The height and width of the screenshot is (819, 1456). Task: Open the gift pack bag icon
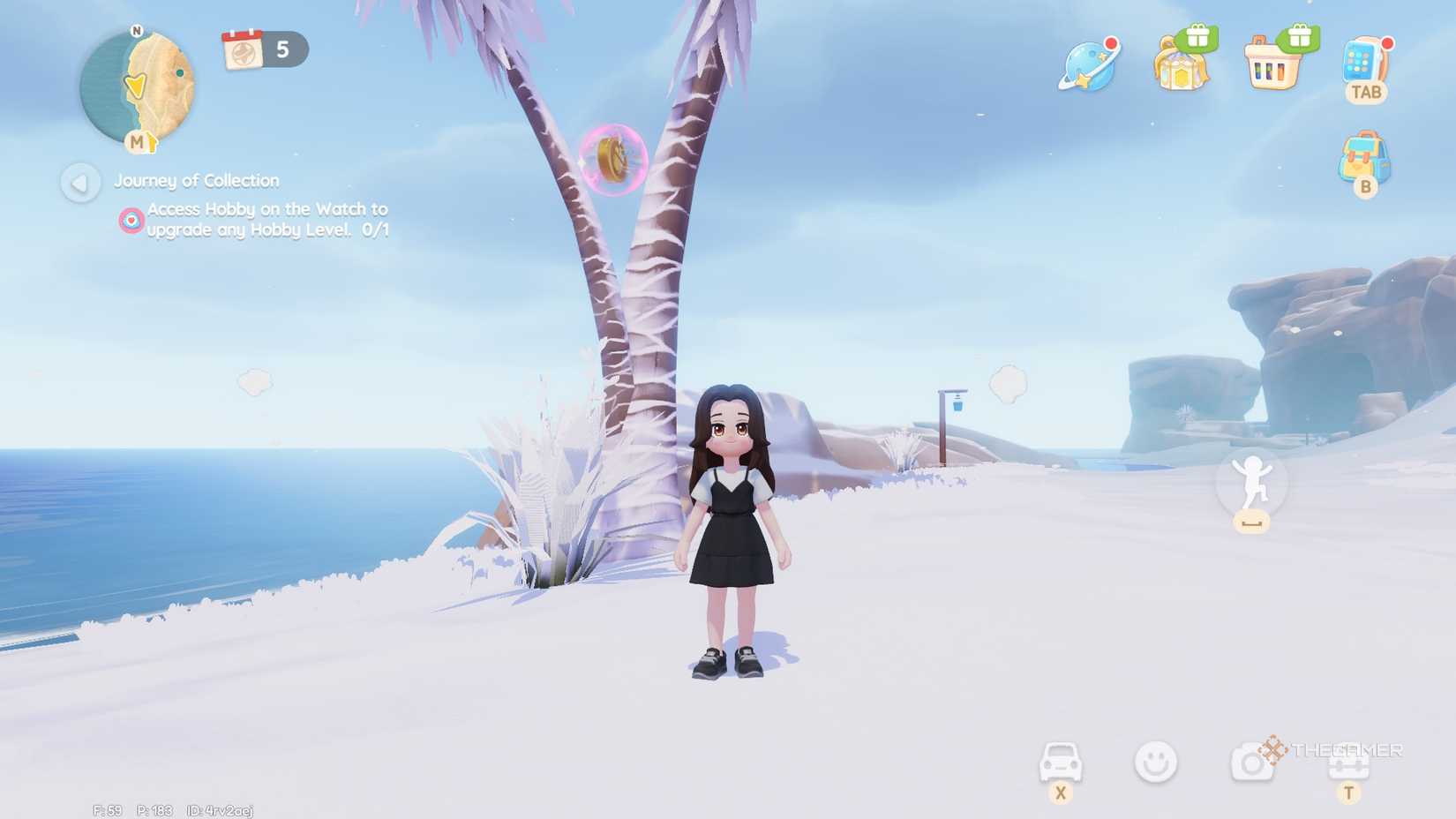click(x=1181, y=71)
